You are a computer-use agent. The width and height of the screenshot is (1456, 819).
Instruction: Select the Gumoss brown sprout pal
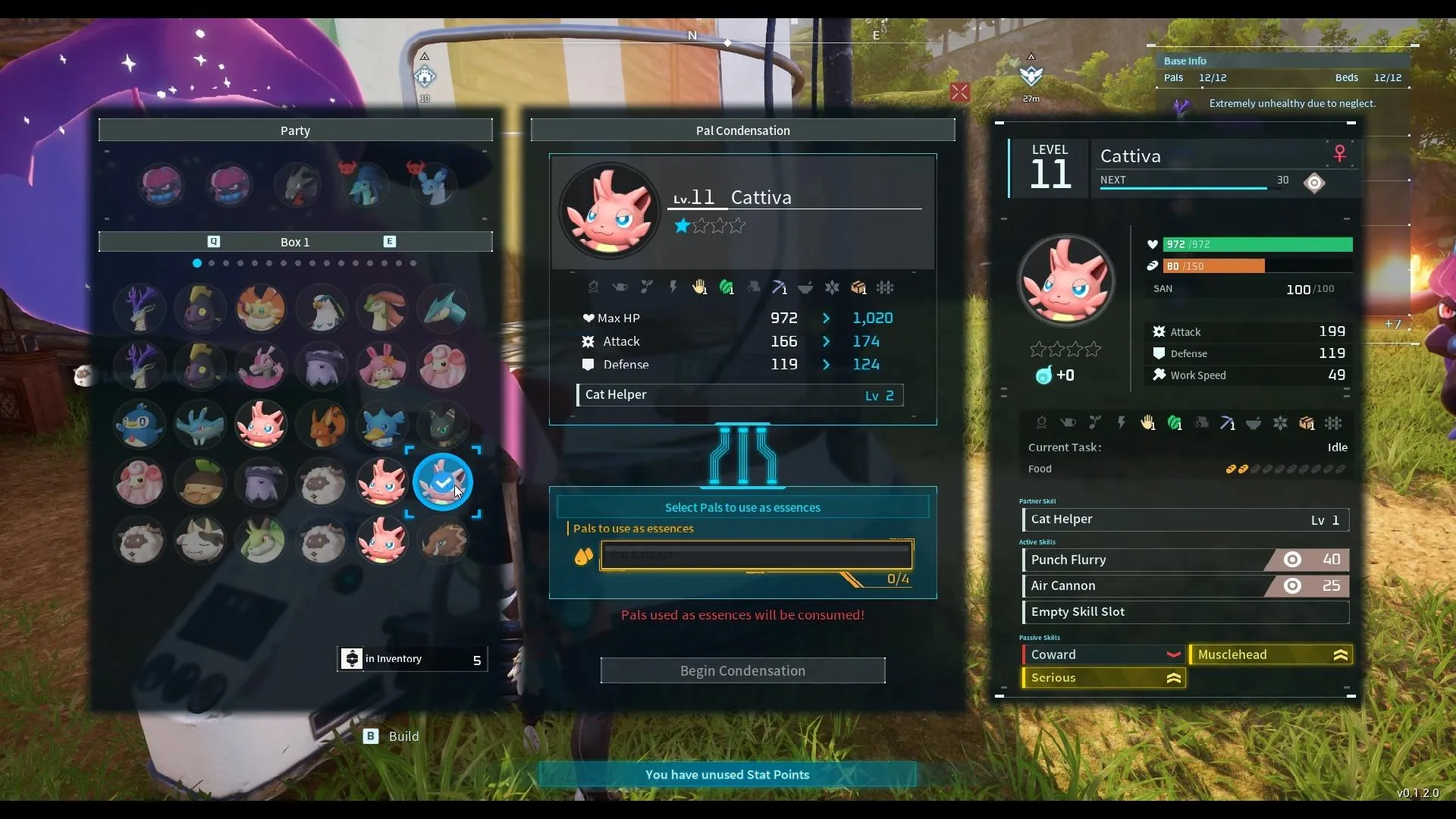pos(200,482)
